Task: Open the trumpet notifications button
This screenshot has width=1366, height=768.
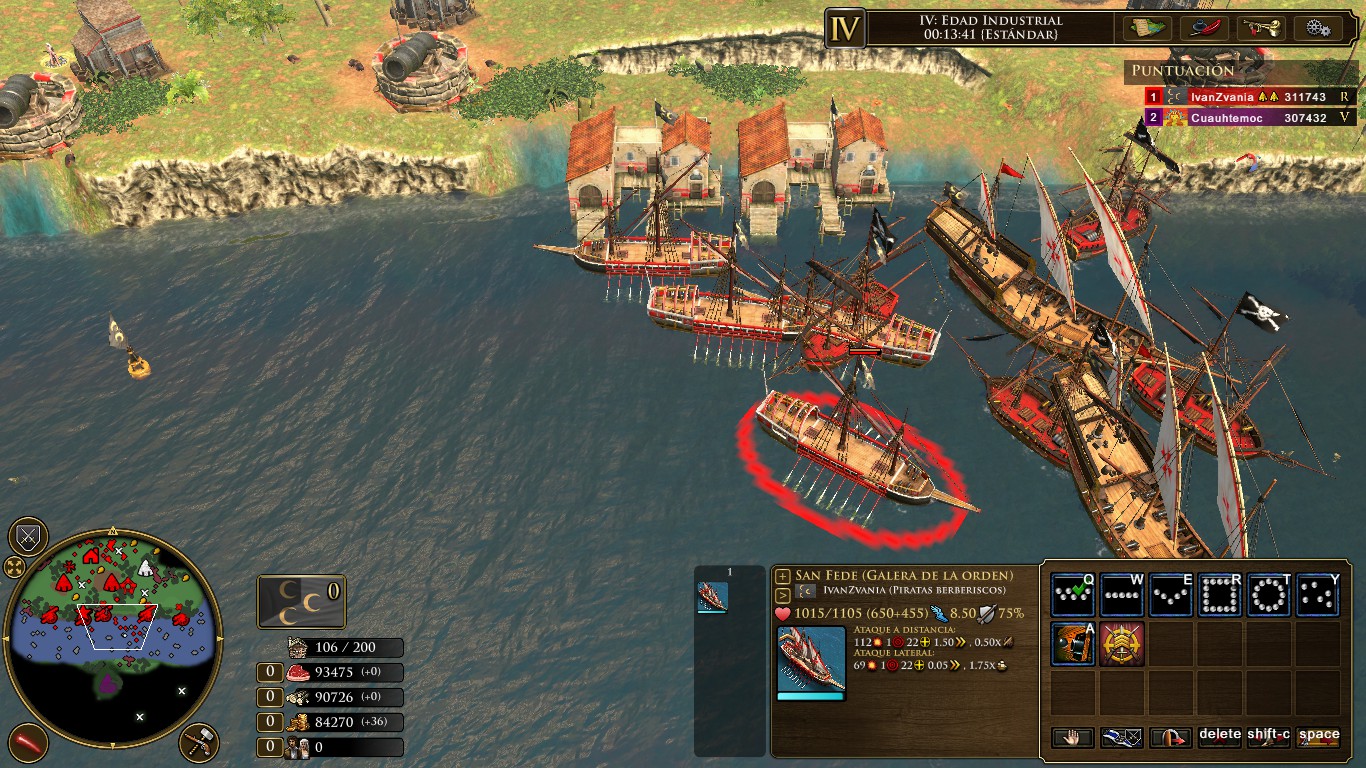Action: [x=1261, y=28]
